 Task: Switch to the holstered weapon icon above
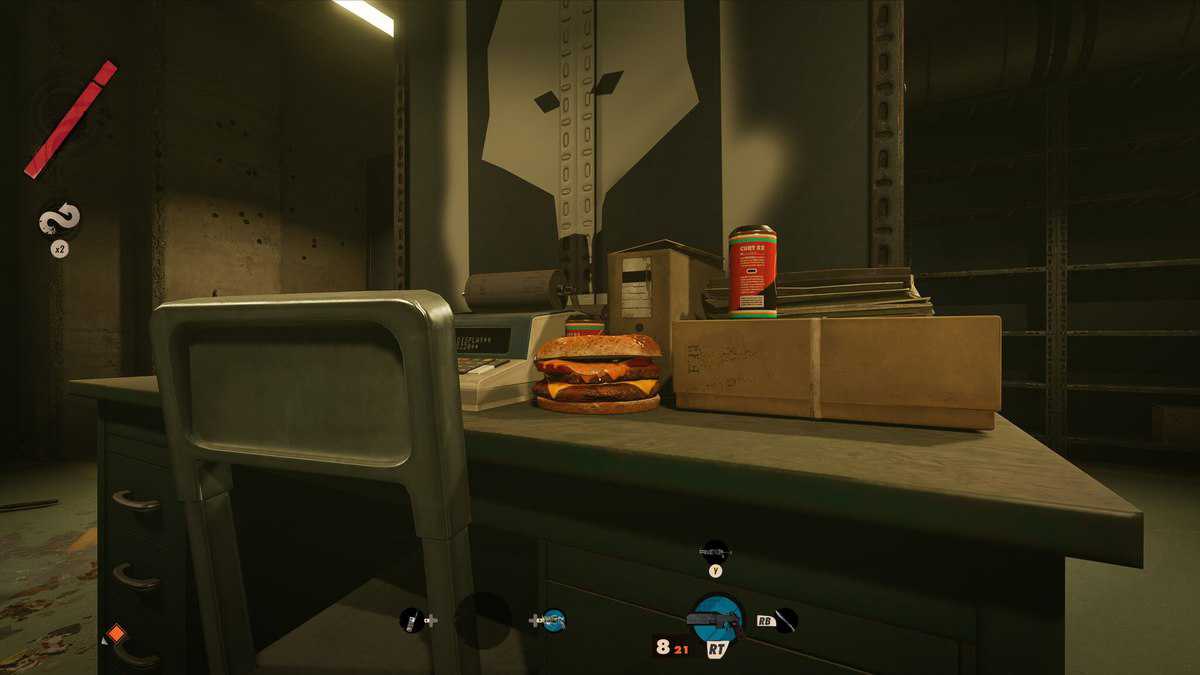[x=715, y=550]
